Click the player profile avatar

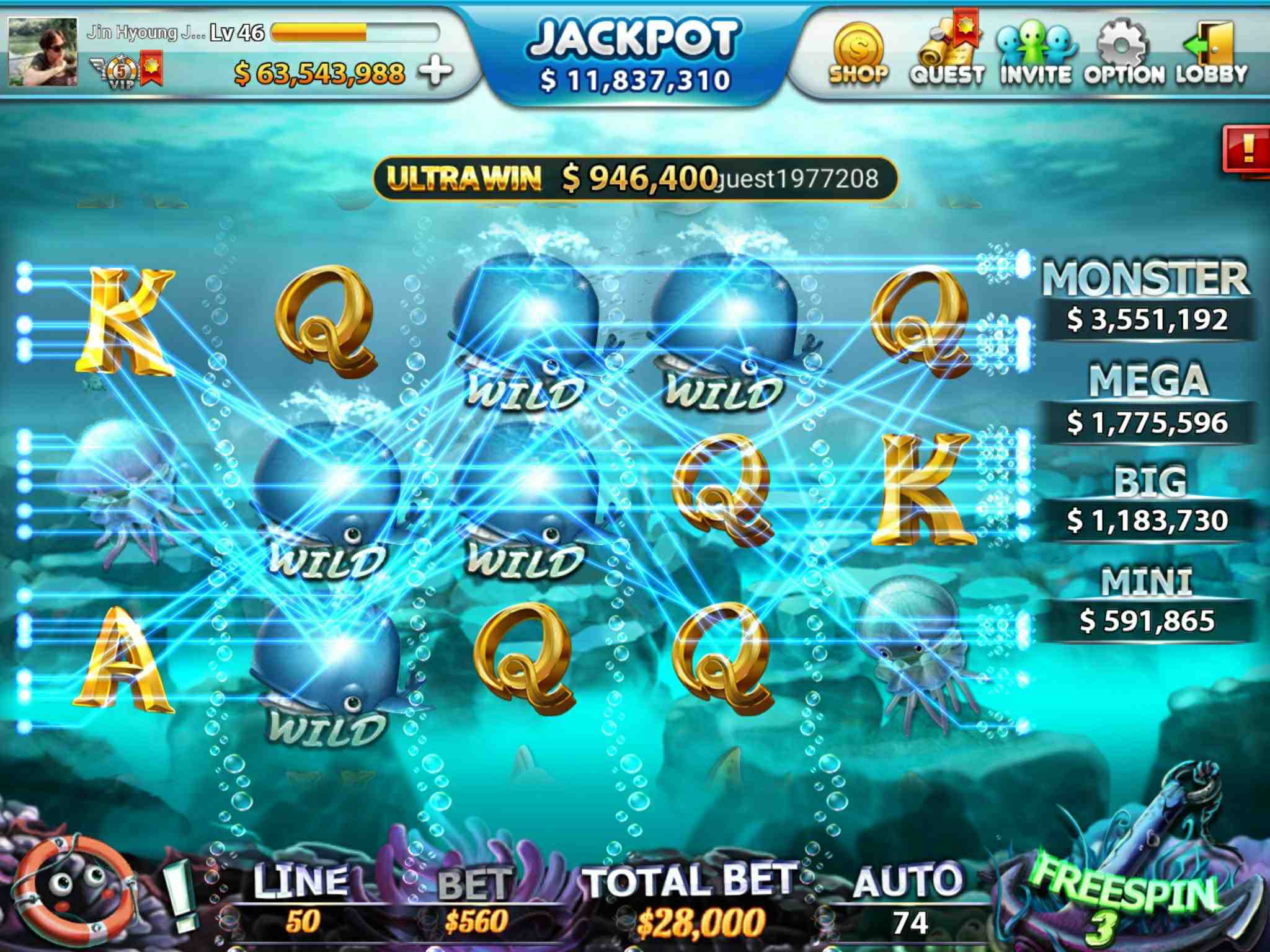coord(43,51)
